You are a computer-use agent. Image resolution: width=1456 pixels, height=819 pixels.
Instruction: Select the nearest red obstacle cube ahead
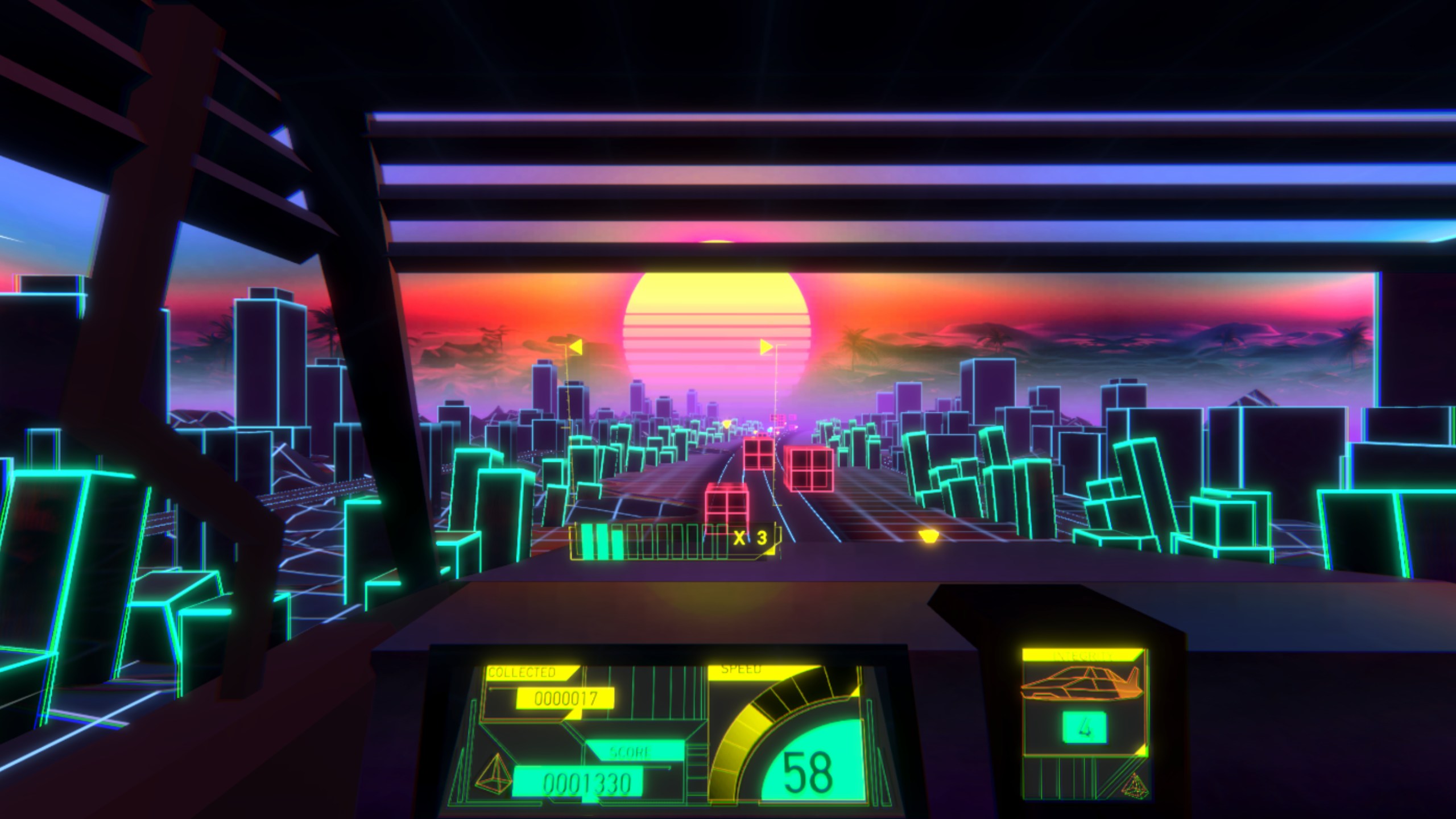pyautogui.click(x=726, y=508)
